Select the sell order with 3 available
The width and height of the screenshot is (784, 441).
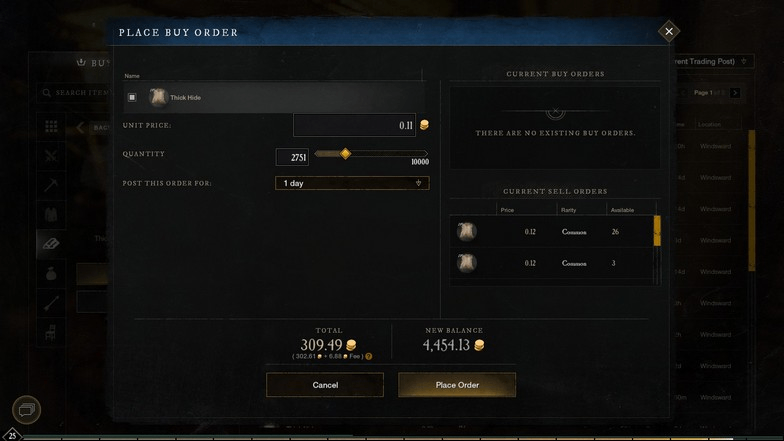pyautogui.click(x=553, y=263)
